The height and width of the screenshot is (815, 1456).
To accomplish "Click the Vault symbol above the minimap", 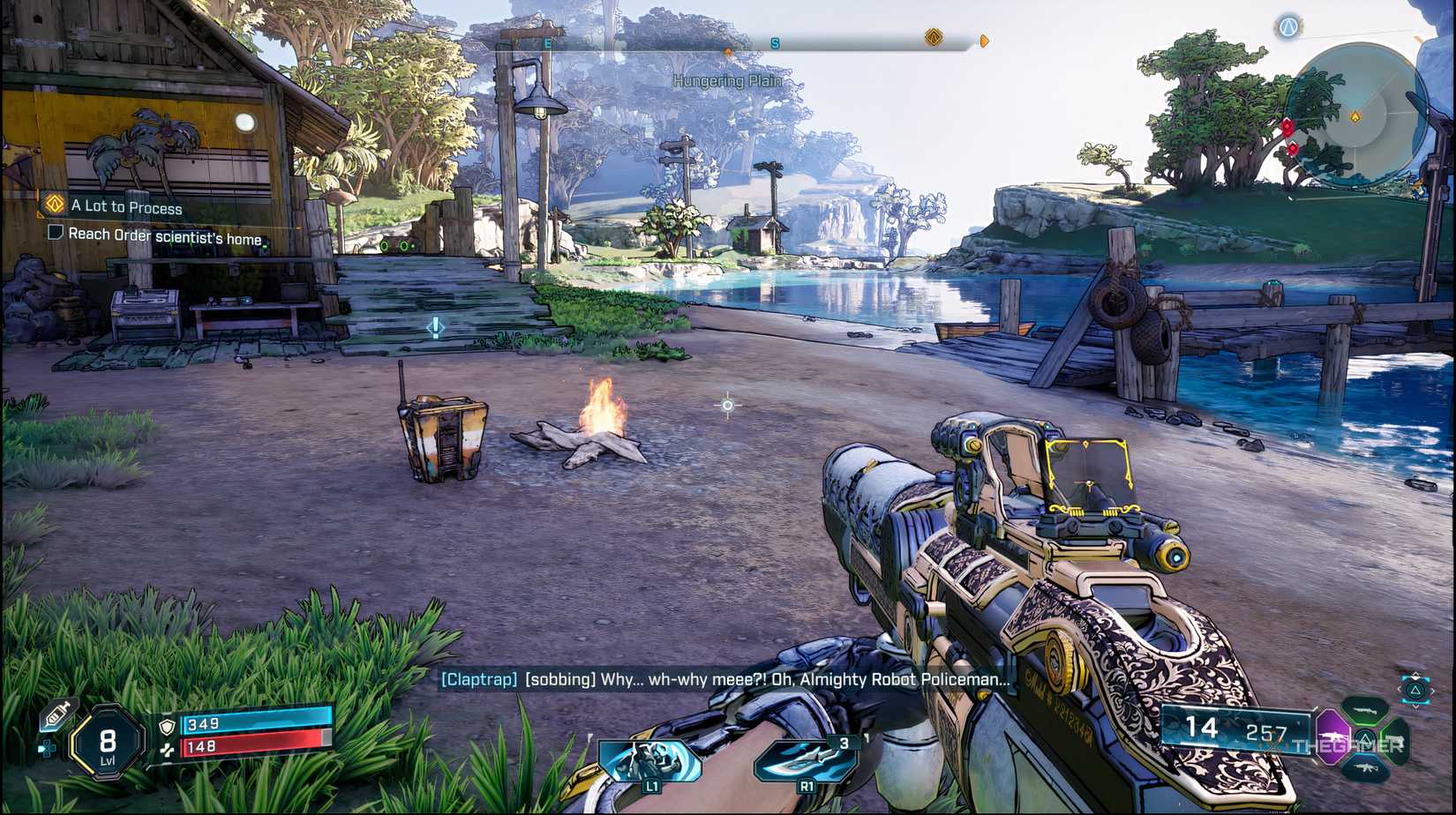I will 1288,27.
